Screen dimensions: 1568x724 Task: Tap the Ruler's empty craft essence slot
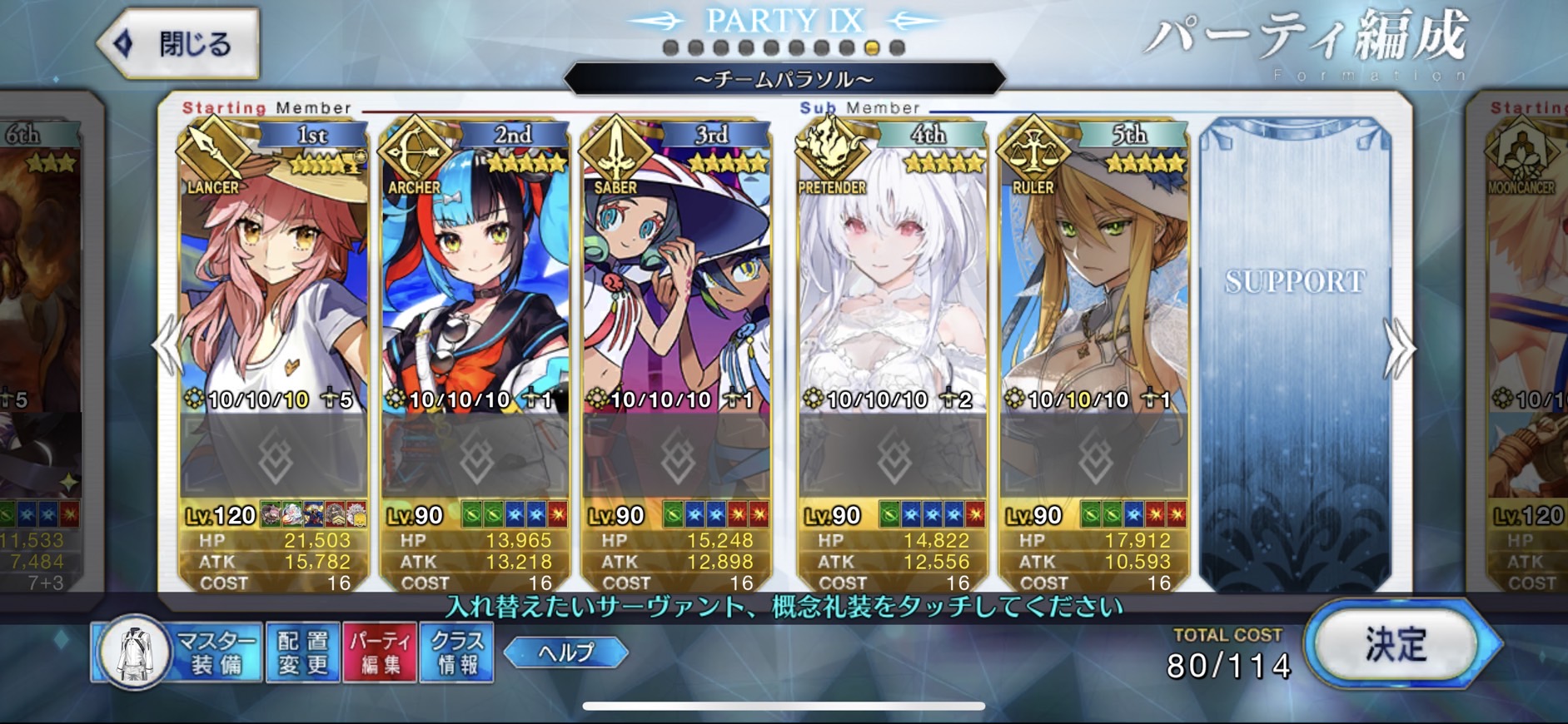tap(1094, 456)
